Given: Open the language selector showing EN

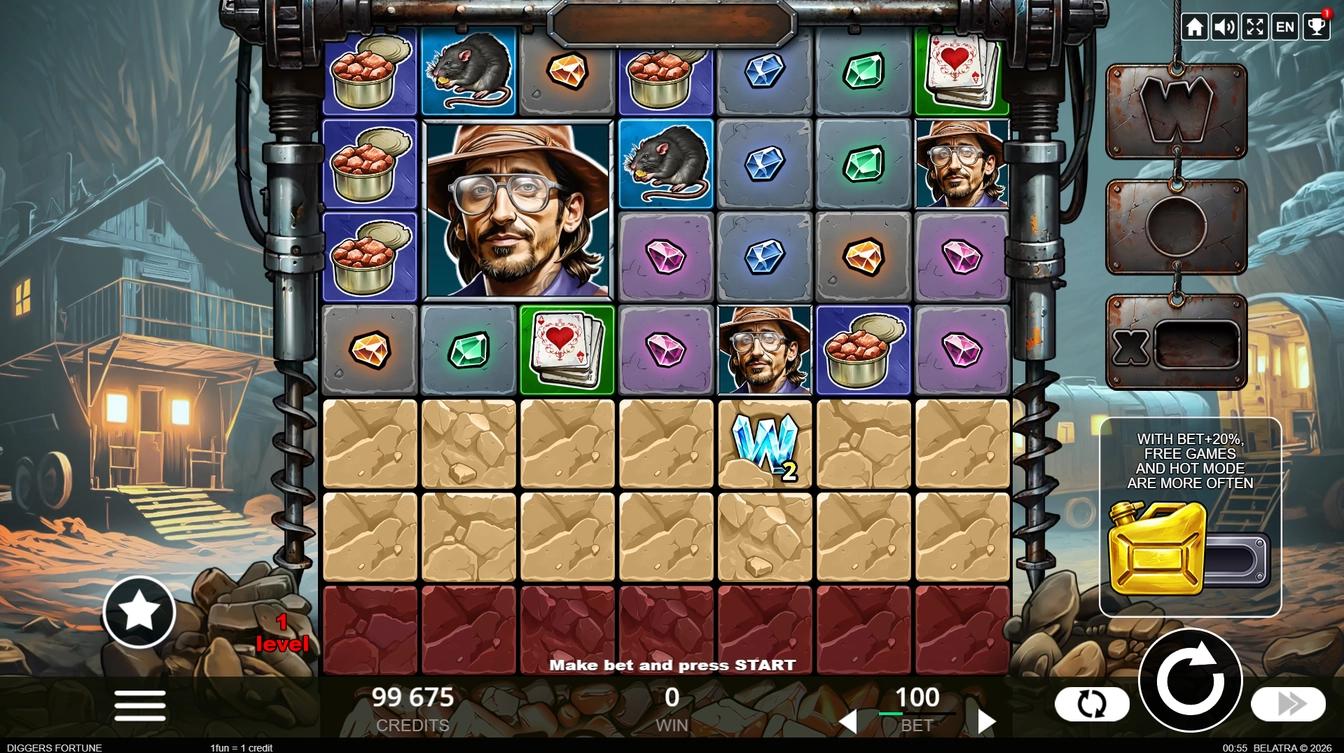Looking at the screenshot, I should [1284, 26].
